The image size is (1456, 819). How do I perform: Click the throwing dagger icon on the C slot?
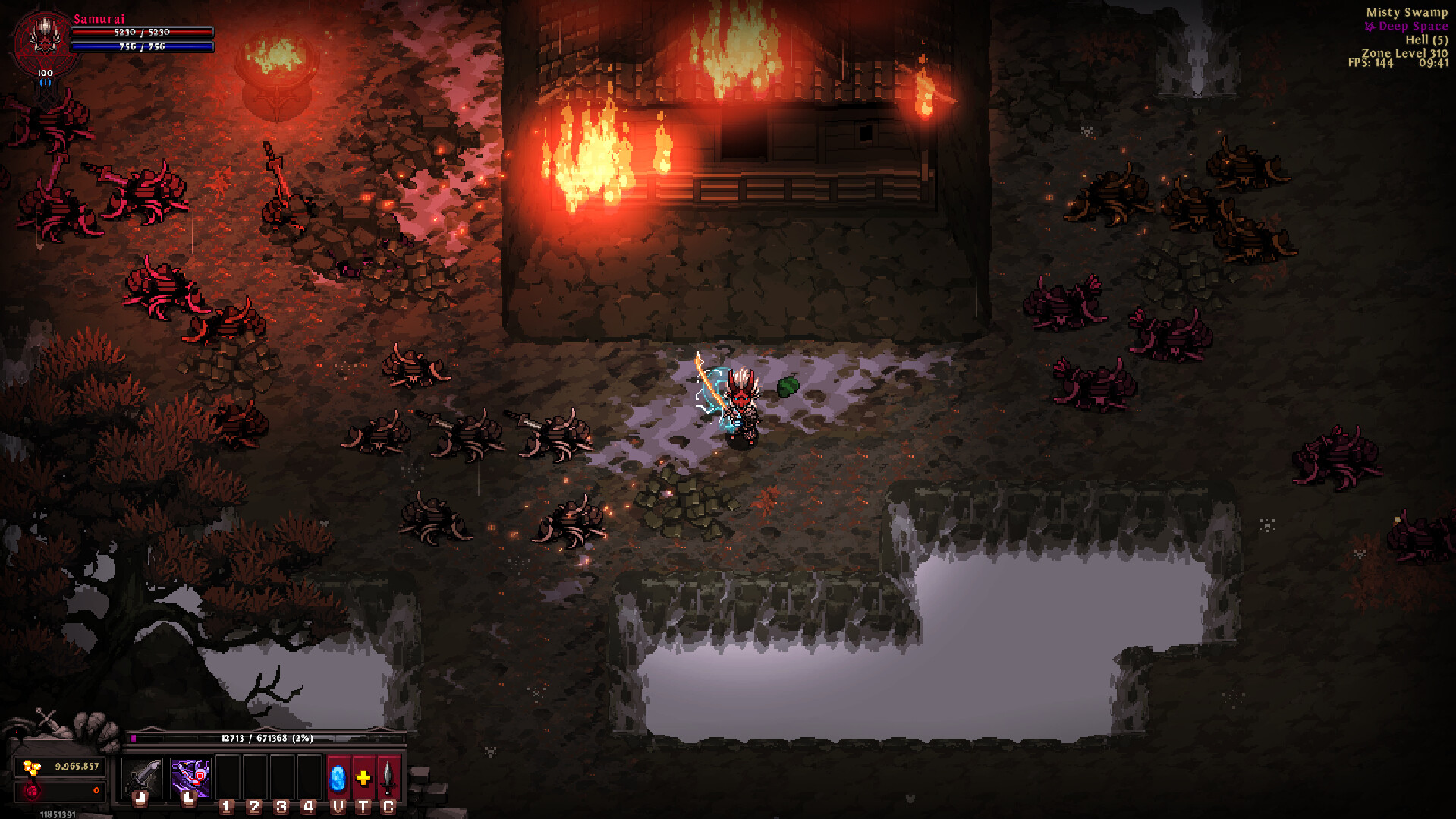[388, 776]
